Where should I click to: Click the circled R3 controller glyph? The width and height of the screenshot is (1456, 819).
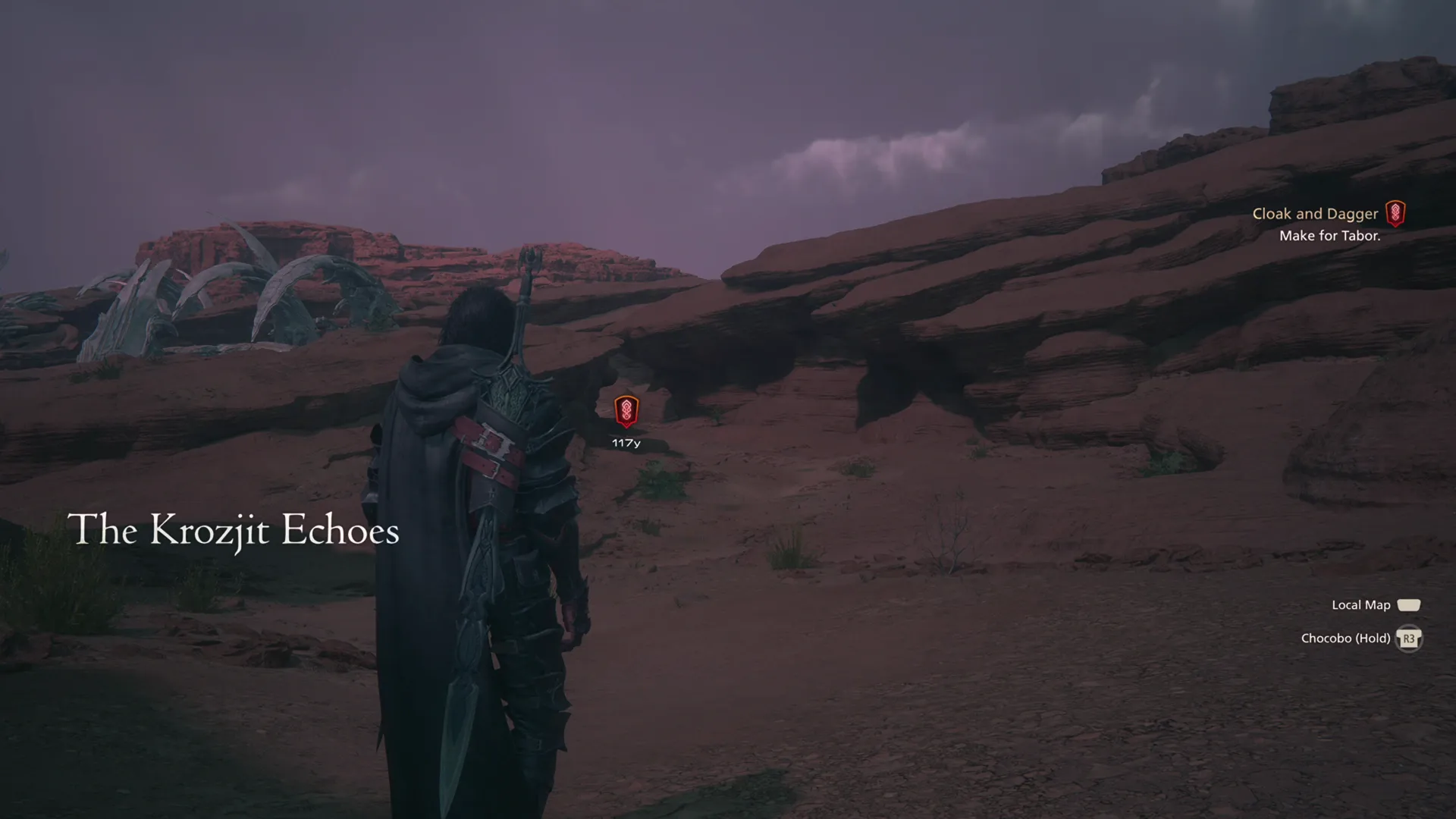1409,638
